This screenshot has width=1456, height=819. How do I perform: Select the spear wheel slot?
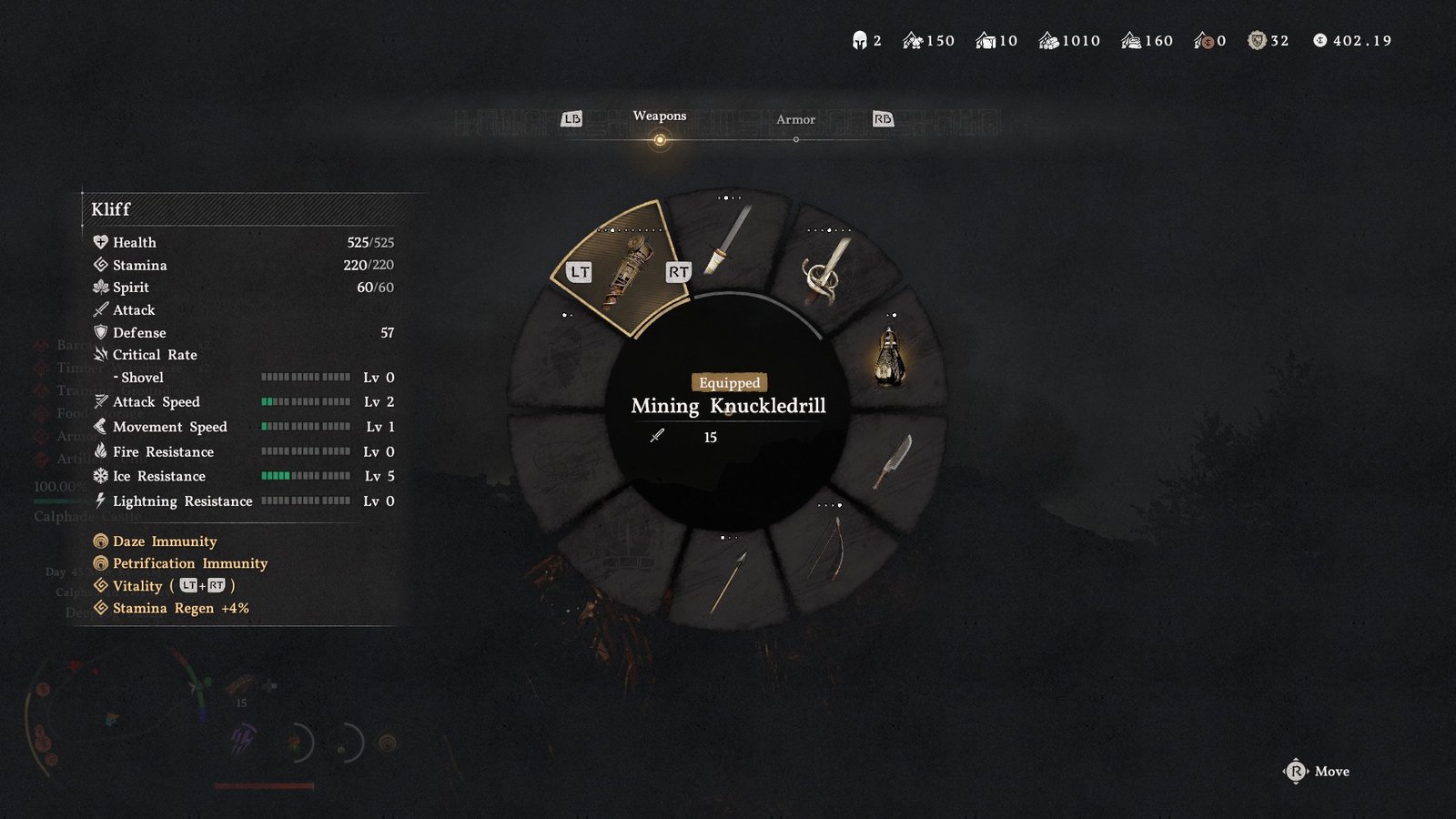pos(728,581)
